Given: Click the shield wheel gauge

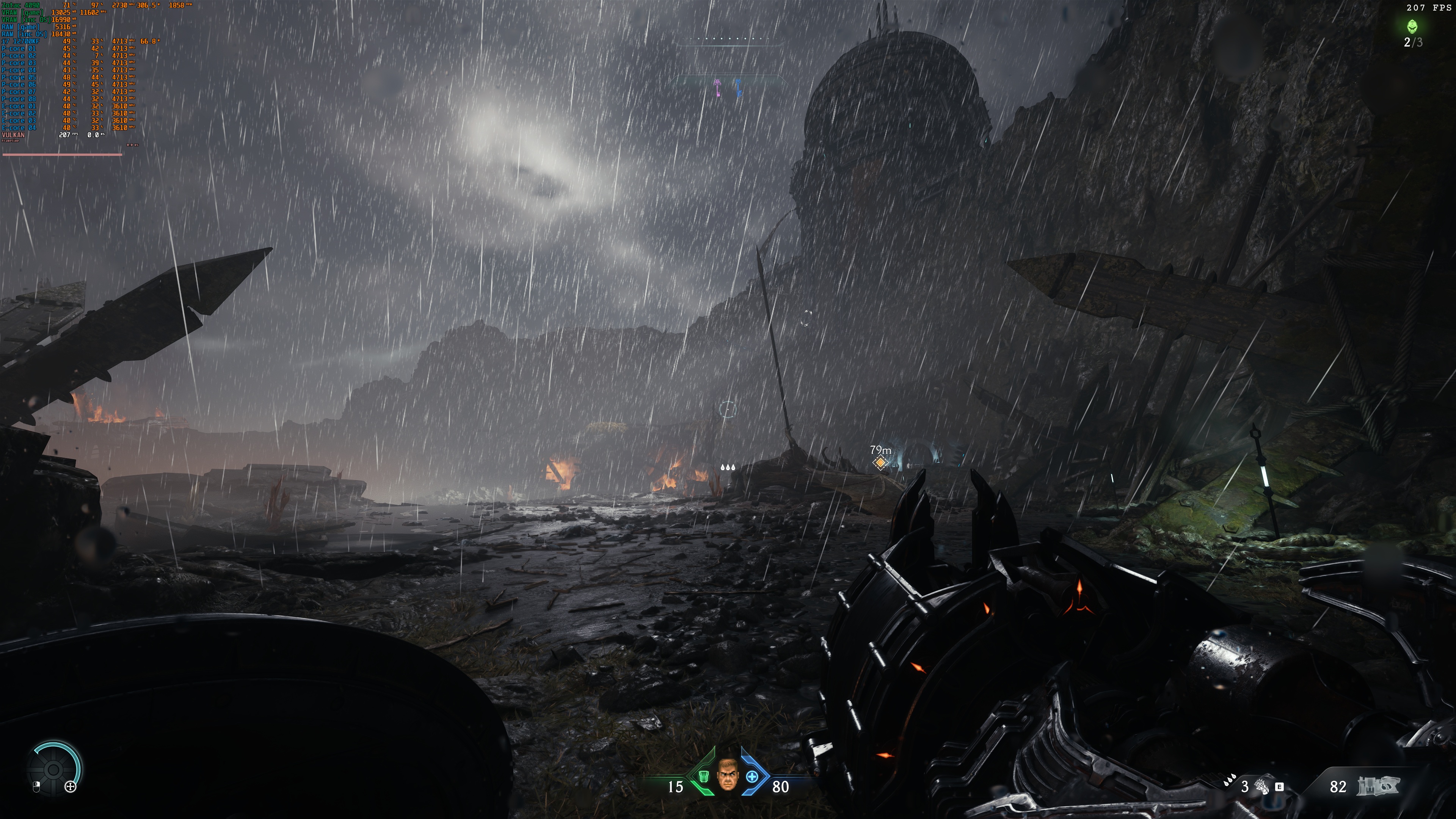Looking at the screenshot, I should pyautogui.click(x=54, y=769).
